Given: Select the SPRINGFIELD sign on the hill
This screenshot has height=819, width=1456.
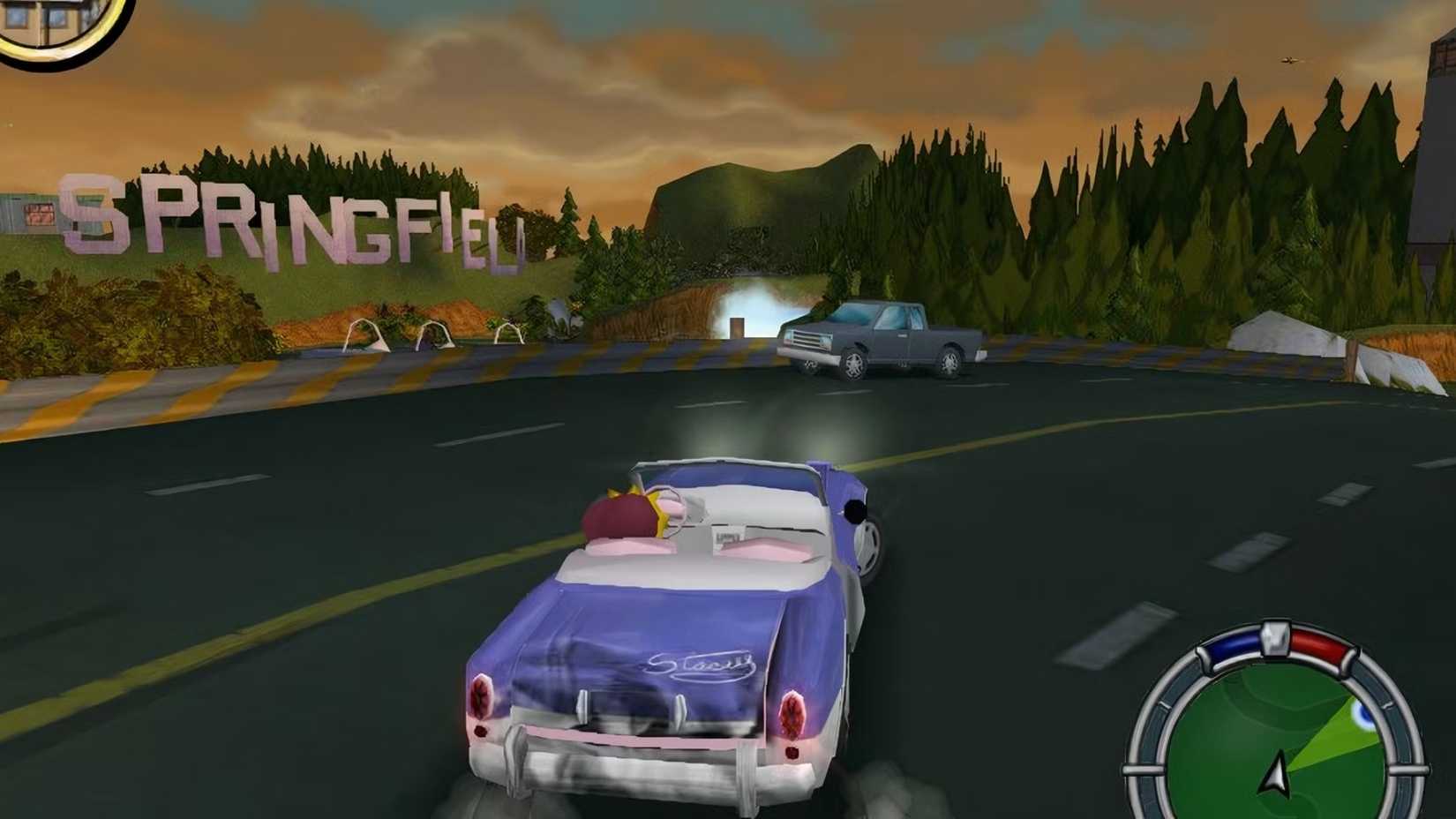Looking at the screenshot, I should 291,221.
